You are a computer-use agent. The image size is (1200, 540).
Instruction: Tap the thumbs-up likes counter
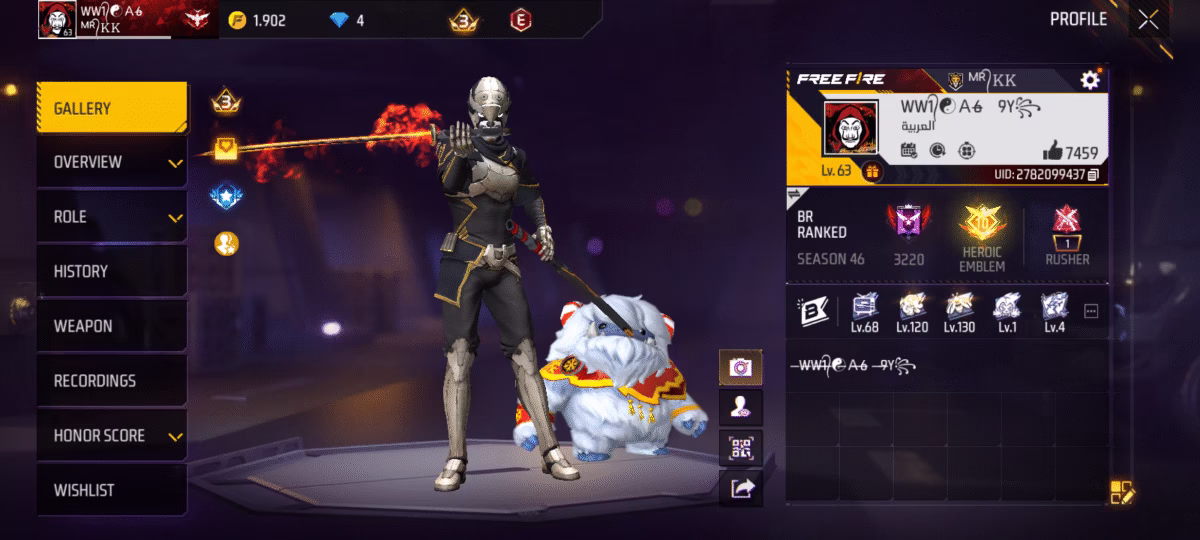(1070, 152)
